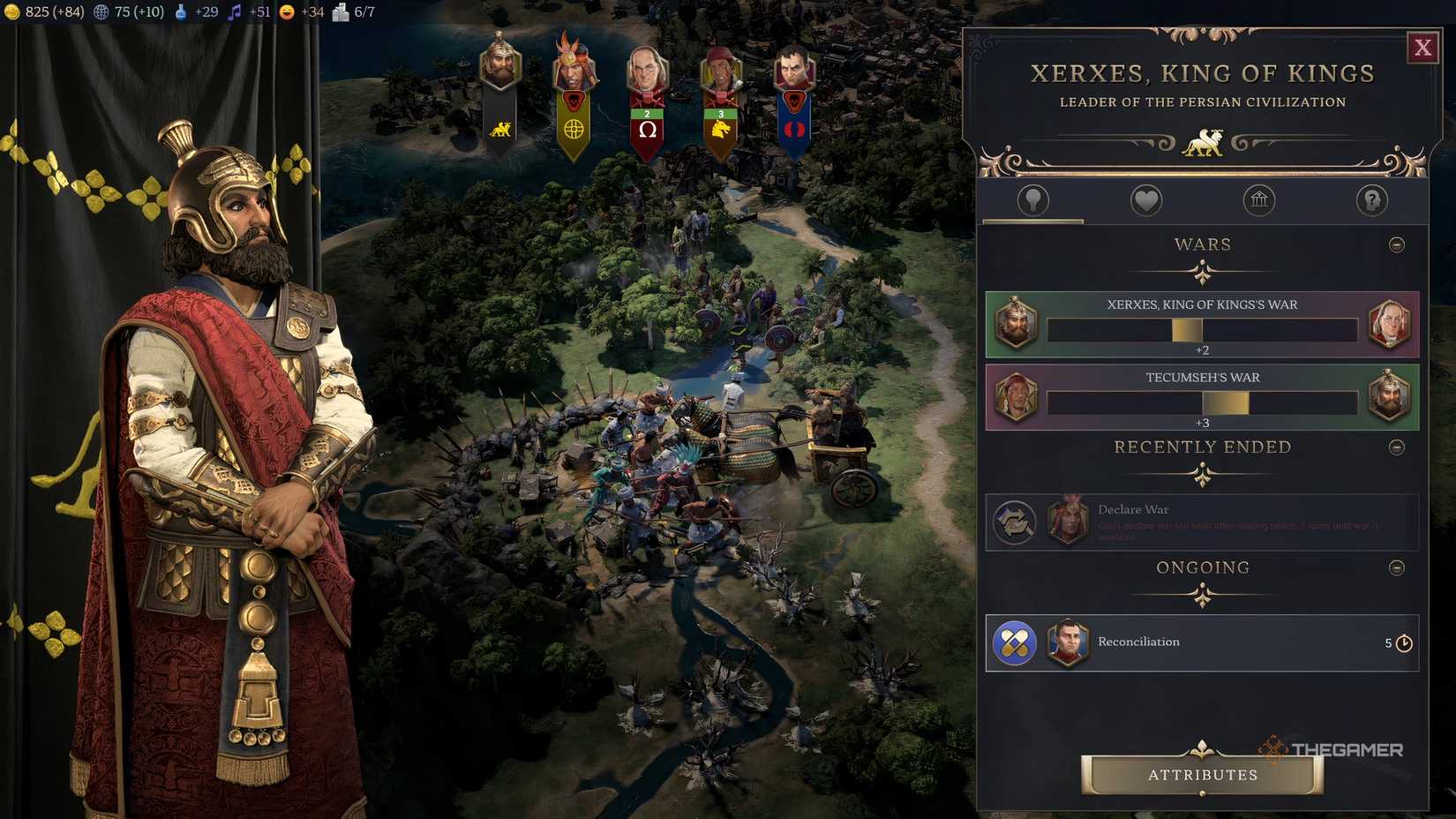Click the grayed Declare War cycle icon
This screenshot has height=819, width=1456.
click(x=1016, y=522)
